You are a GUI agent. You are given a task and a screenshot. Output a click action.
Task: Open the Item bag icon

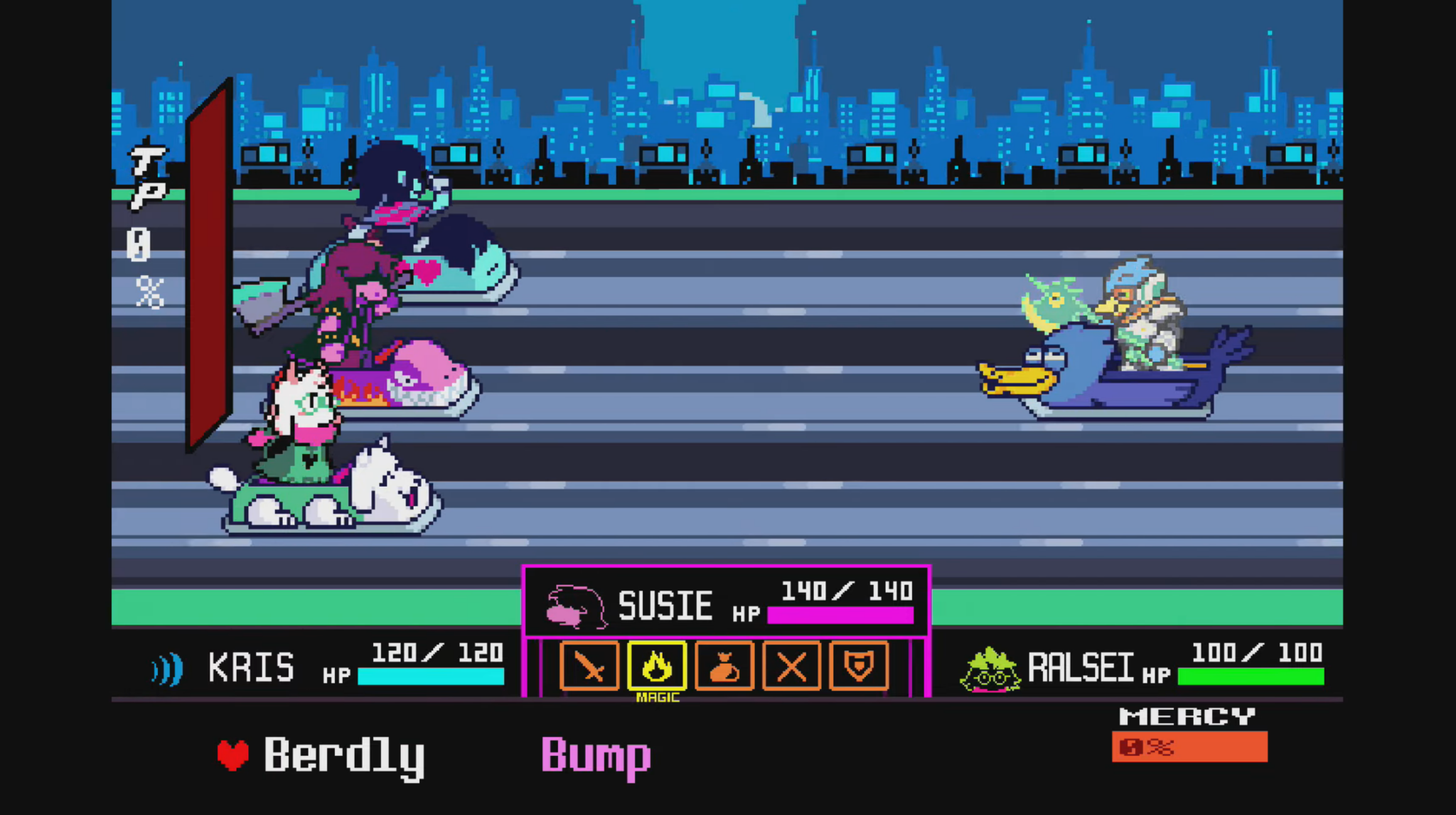(x=724, y=666)
